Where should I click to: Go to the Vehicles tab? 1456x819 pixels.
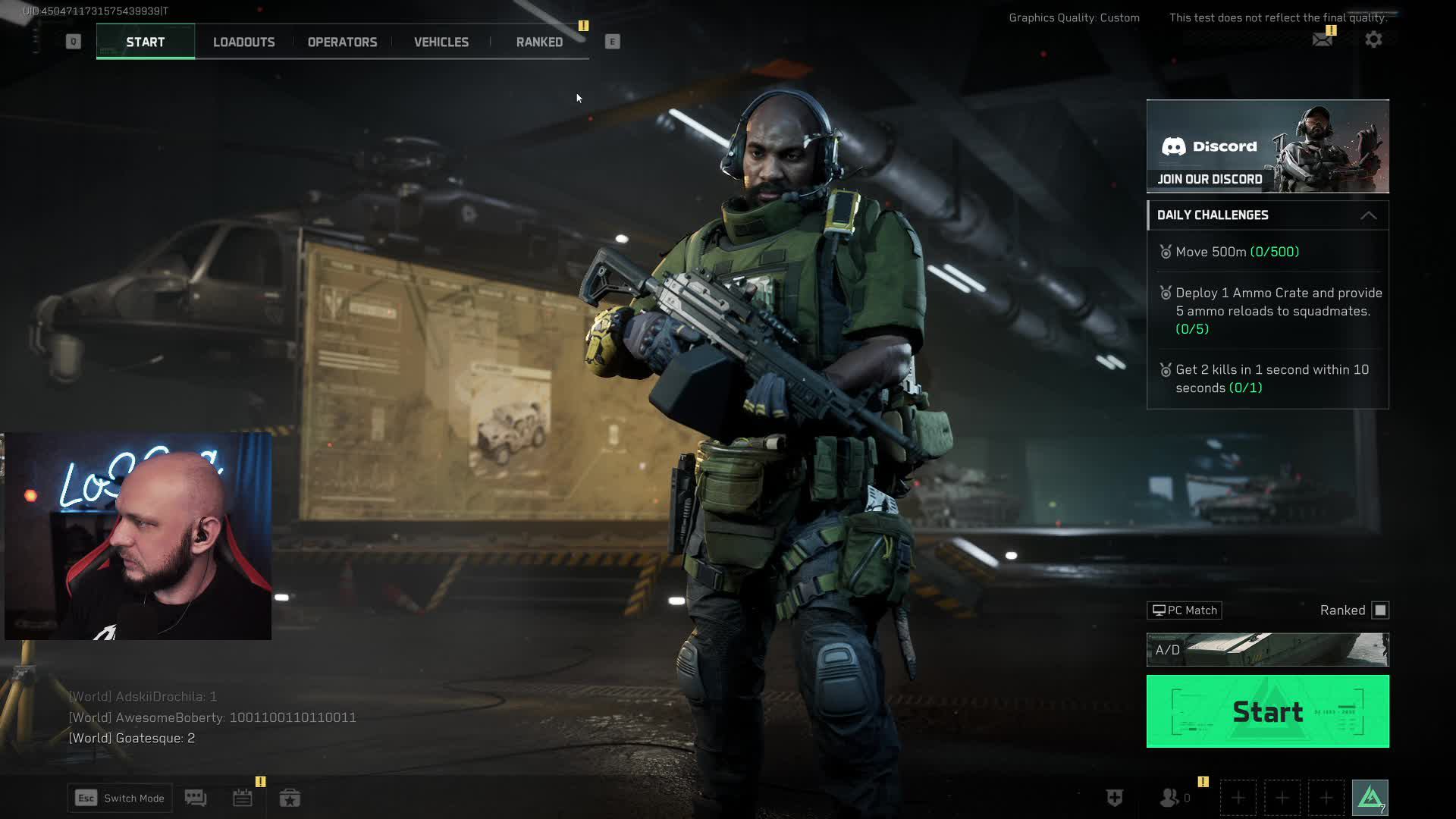(x=441, y=42)
